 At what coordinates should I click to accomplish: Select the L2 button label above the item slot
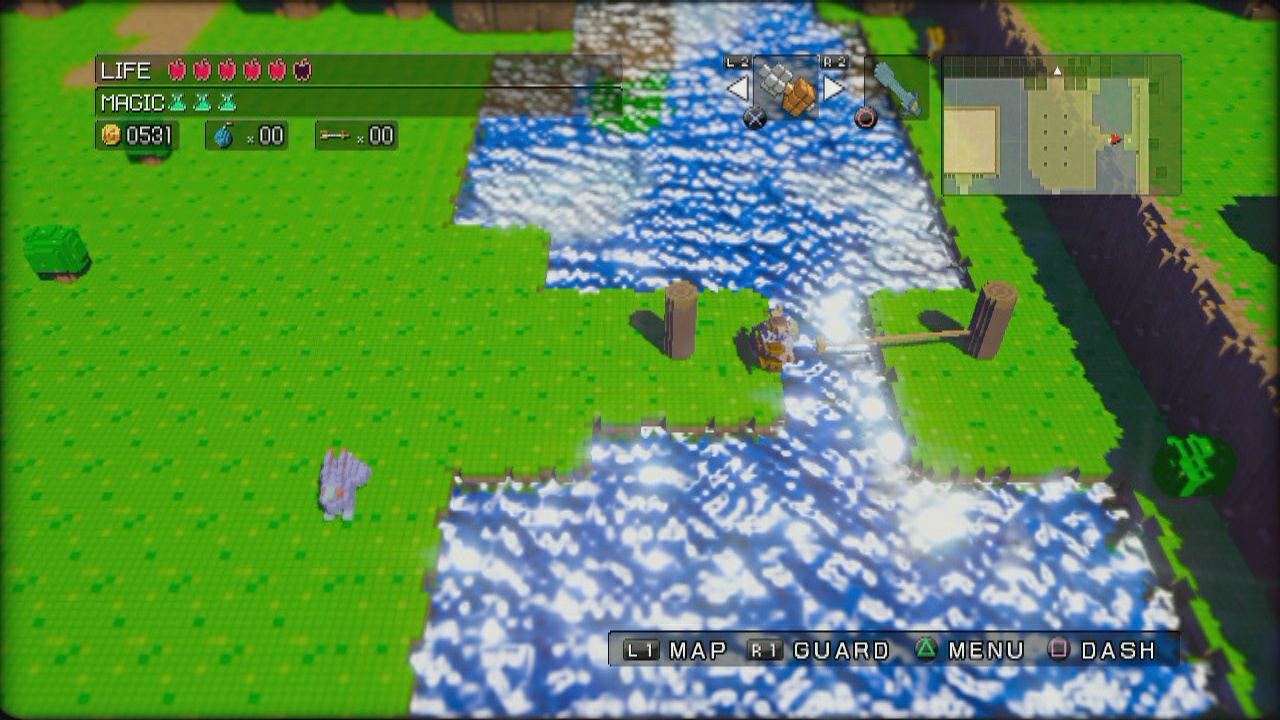click(x=736, y=60)
